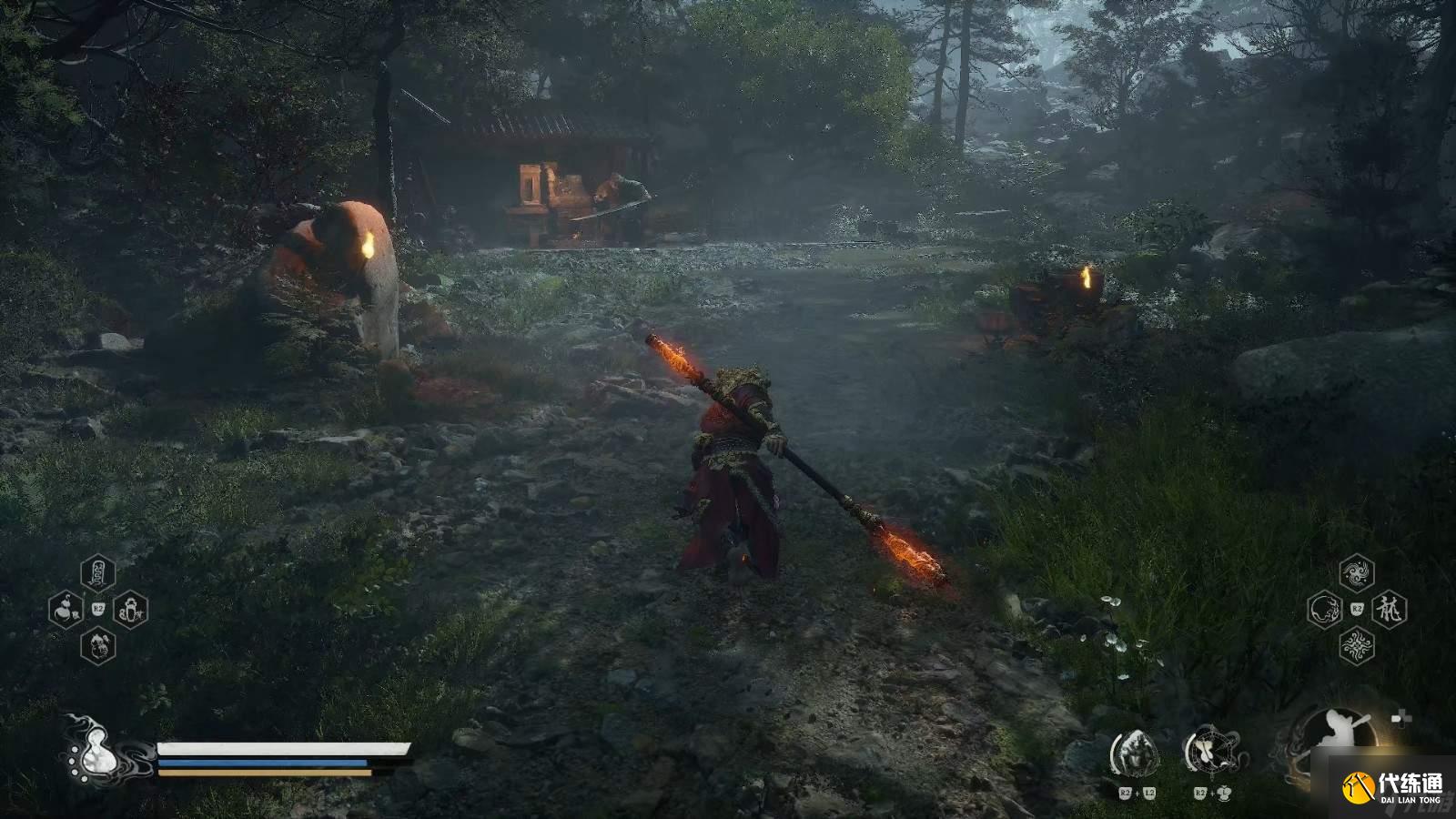
Task: Cast the flaming ring spell
Action: [1324, 609]
